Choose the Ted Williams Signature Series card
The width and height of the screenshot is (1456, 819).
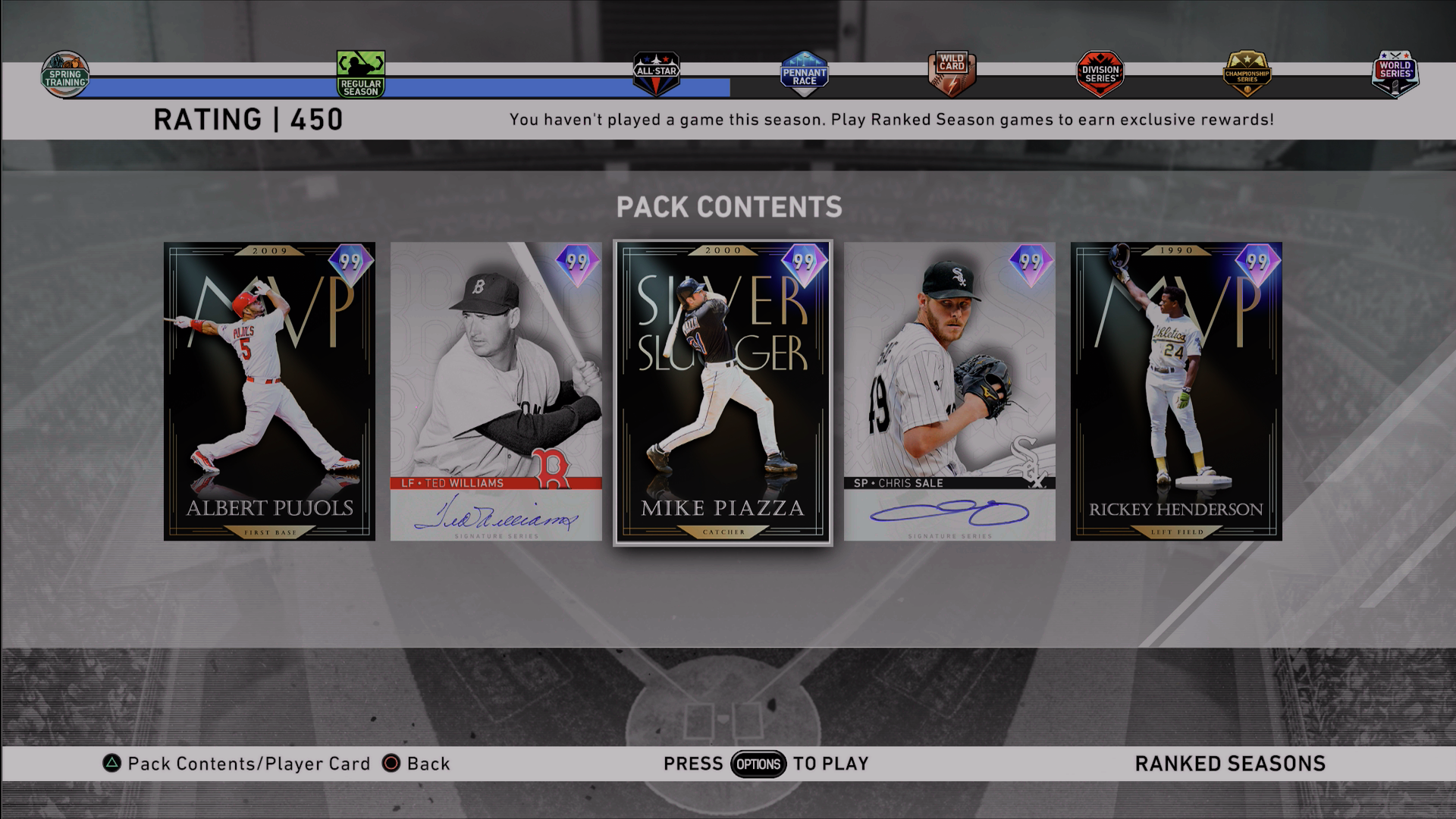click(x=496, y=391)
